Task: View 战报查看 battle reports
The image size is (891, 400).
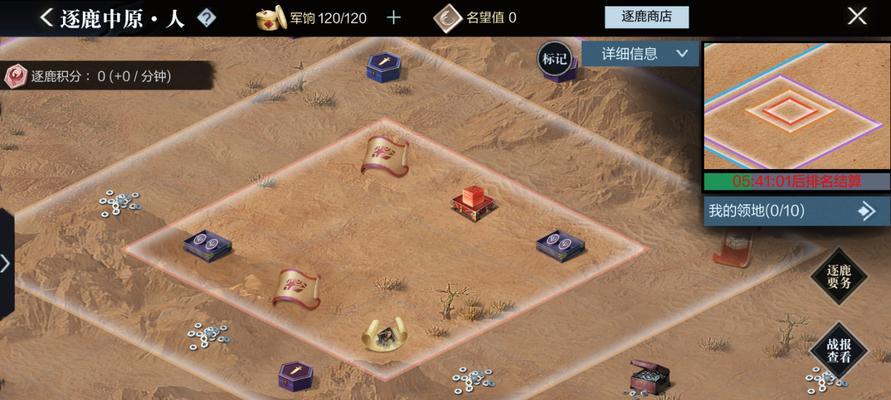Action: [x=838, y=349]
